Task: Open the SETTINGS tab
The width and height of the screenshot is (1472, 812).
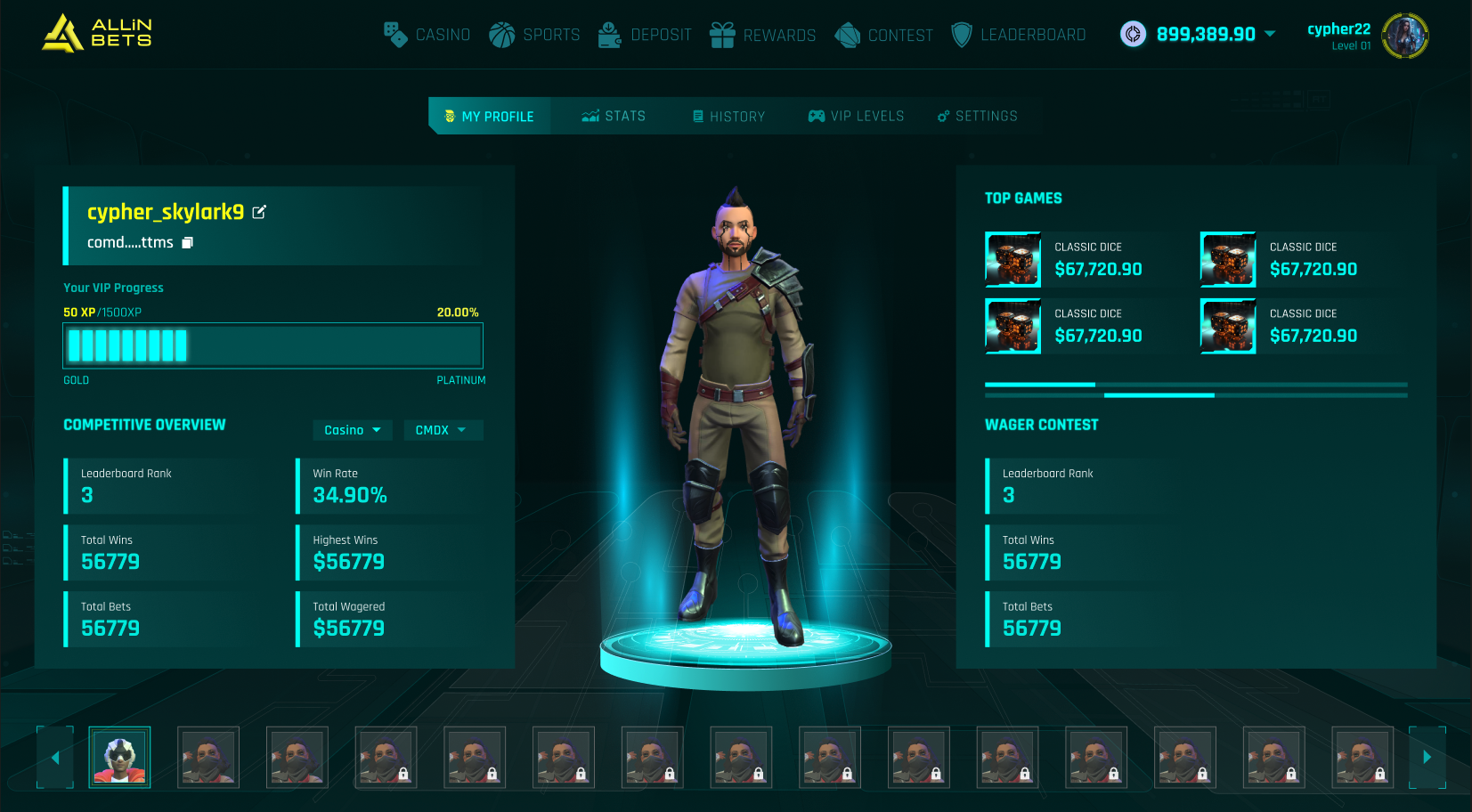Action: (977, 116)
